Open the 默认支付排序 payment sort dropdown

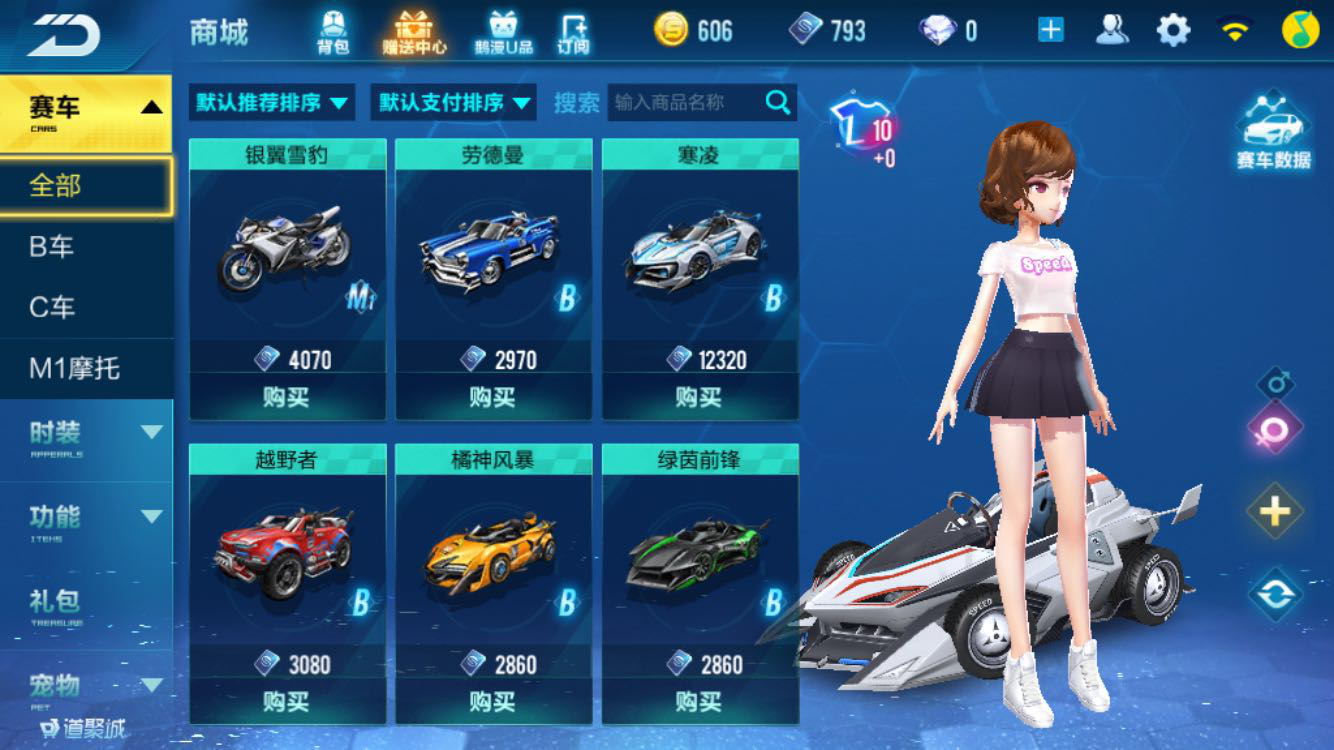451,102
